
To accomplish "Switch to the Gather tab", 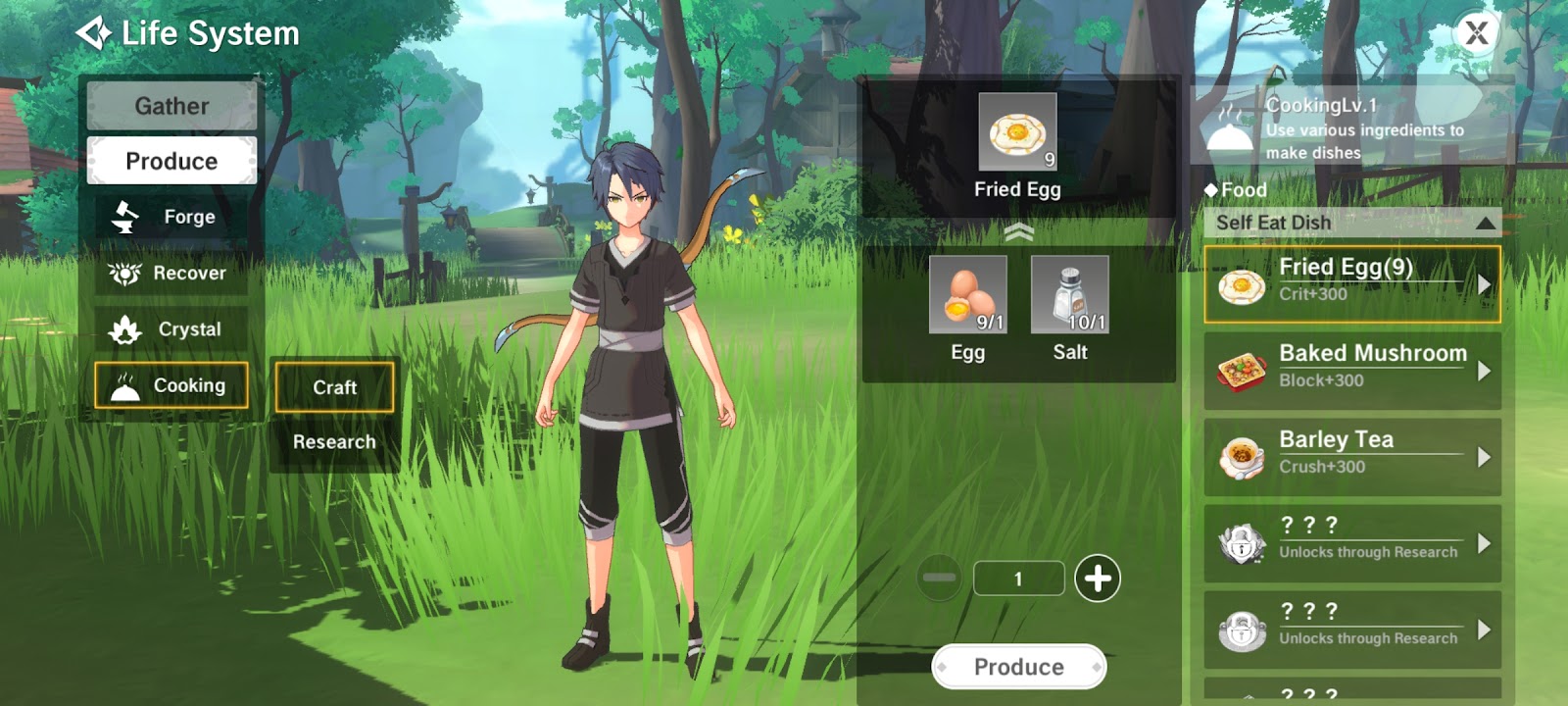I will 171,106.
